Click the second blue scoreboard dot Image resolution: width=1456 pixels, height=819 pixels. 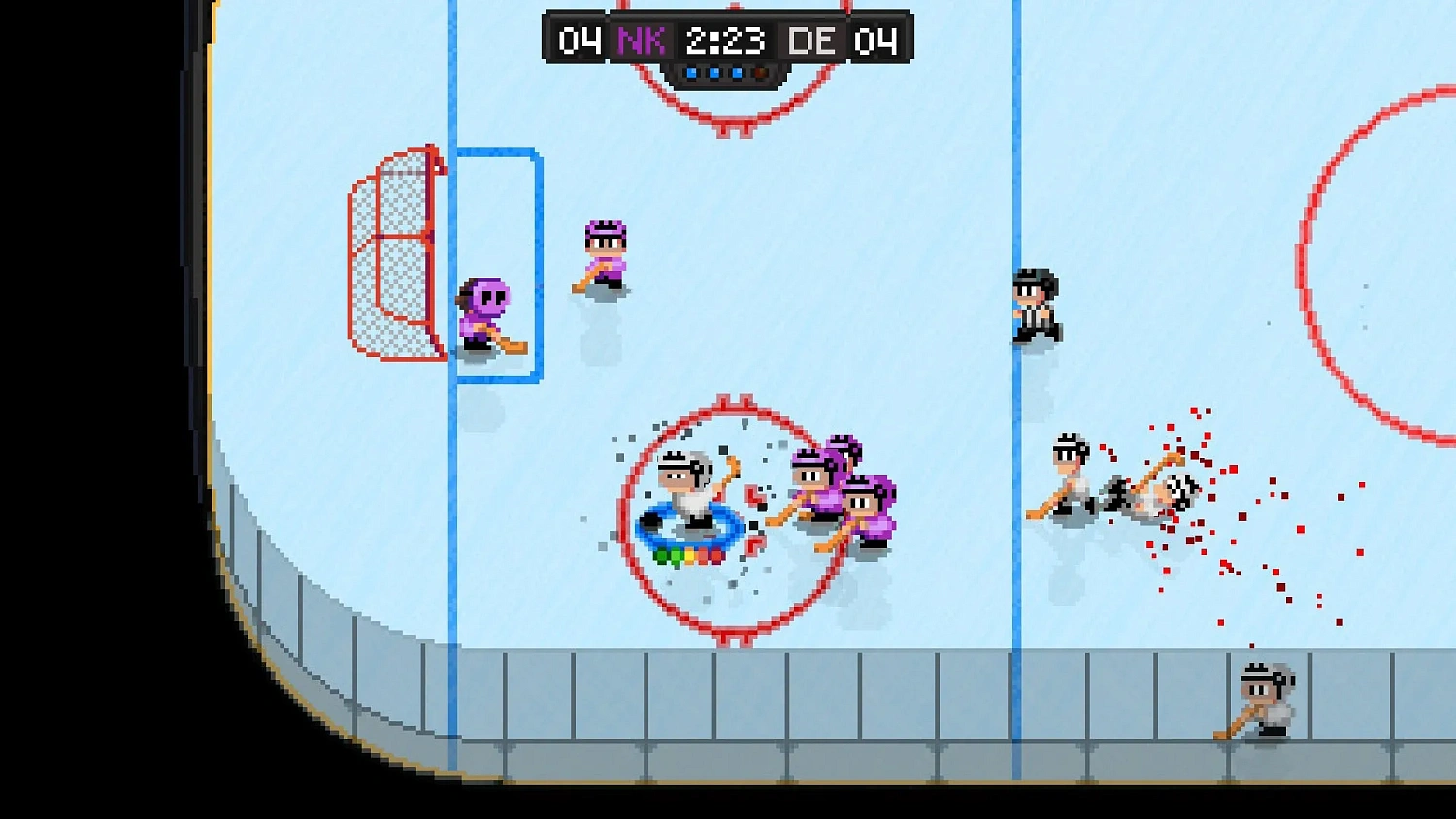pyautogui.click(x=714, y=70)
